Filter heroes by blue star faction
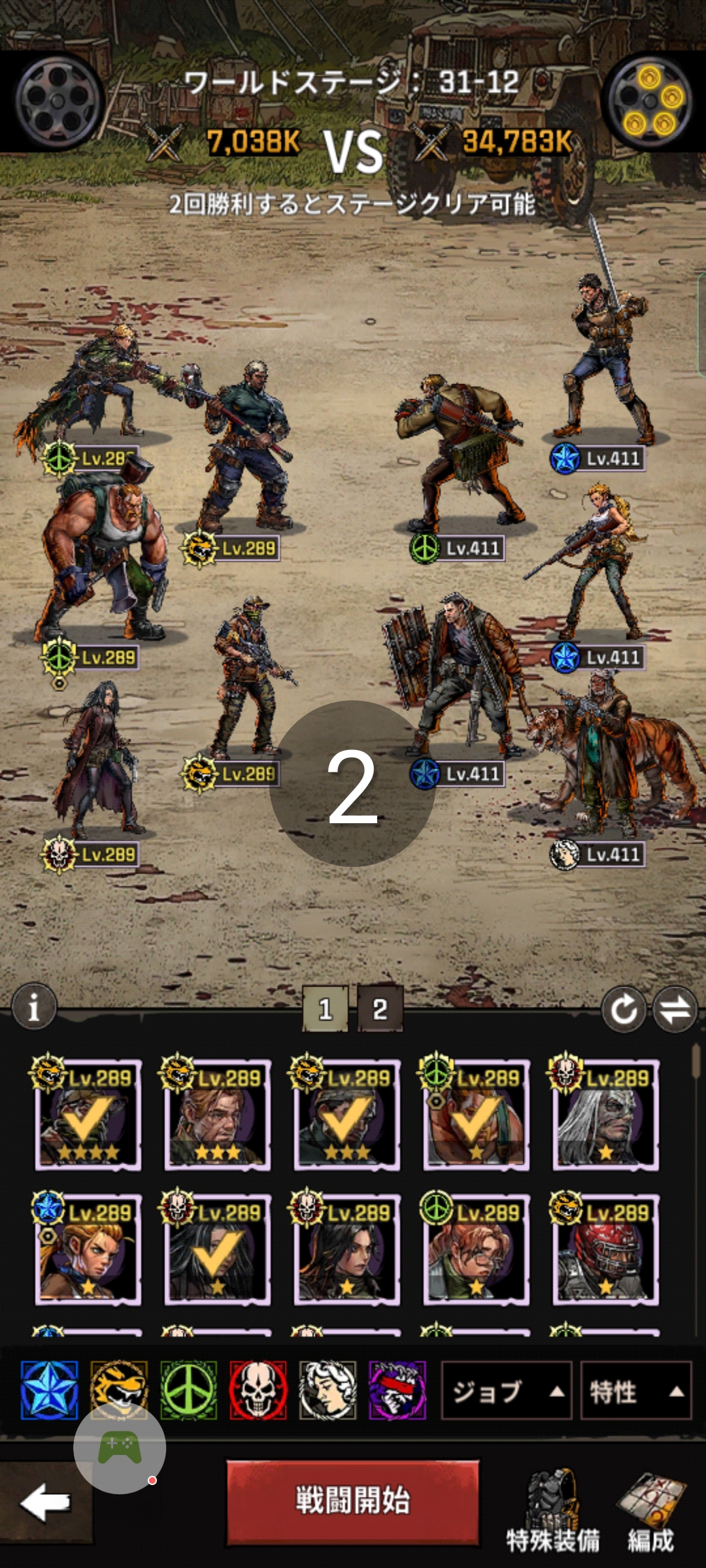Screen dimensions: 706x1568 point(50,1390)
